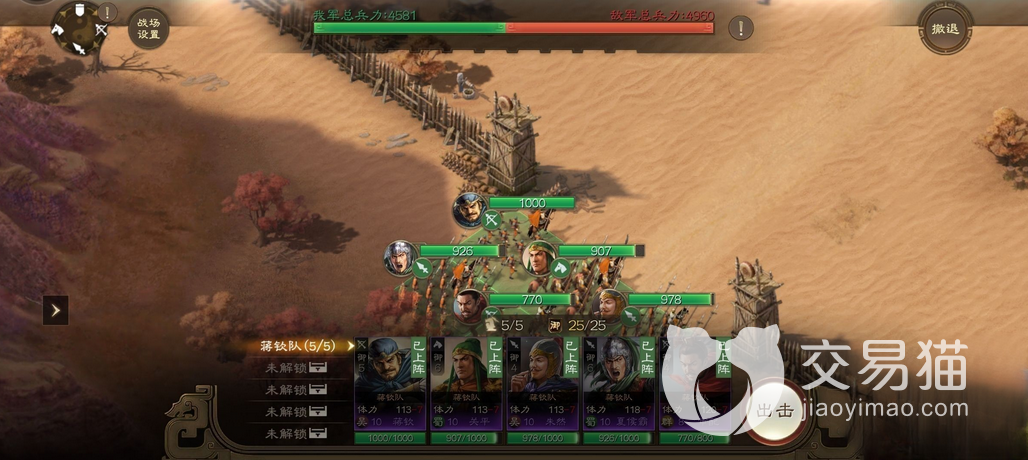Screen dimensions: 1028x460
Task: Expand the left side panel arrow
Action: (x=56, y=310)
